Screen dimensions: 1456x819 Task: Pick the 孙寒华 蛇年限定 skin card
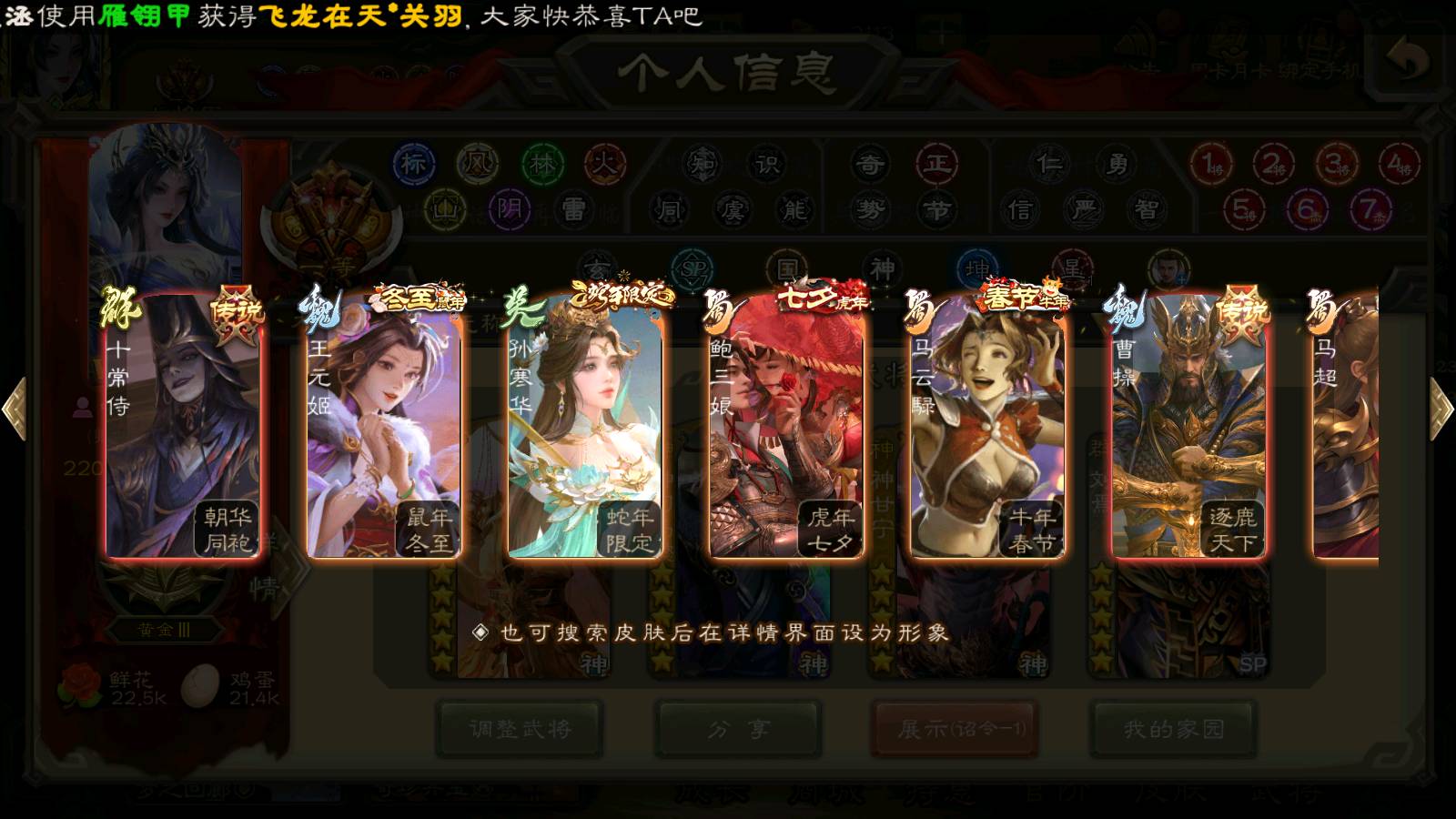tap(585, 428)
